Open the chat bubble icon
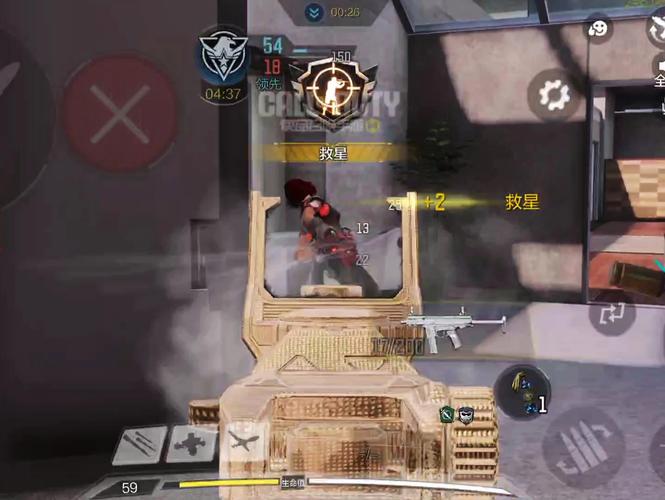The height and width of the screenshot is (500, 665). [599, 29]
